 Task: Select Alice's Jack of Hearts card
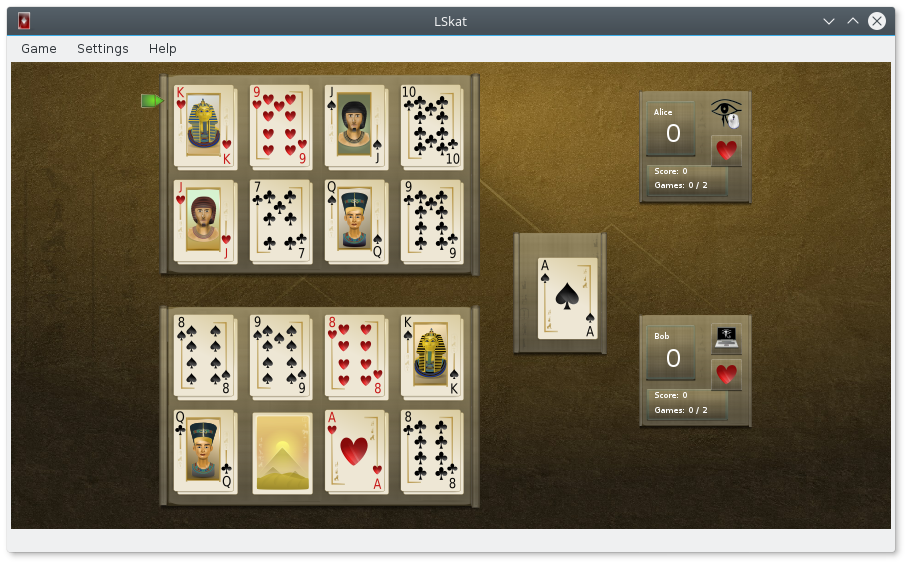(x=204, y=221)
